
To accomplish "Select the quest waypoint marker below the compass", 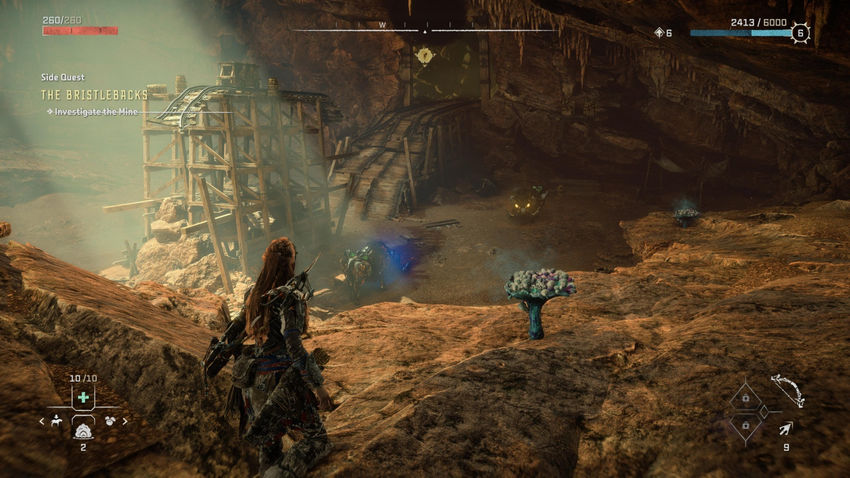I will 424,55.
